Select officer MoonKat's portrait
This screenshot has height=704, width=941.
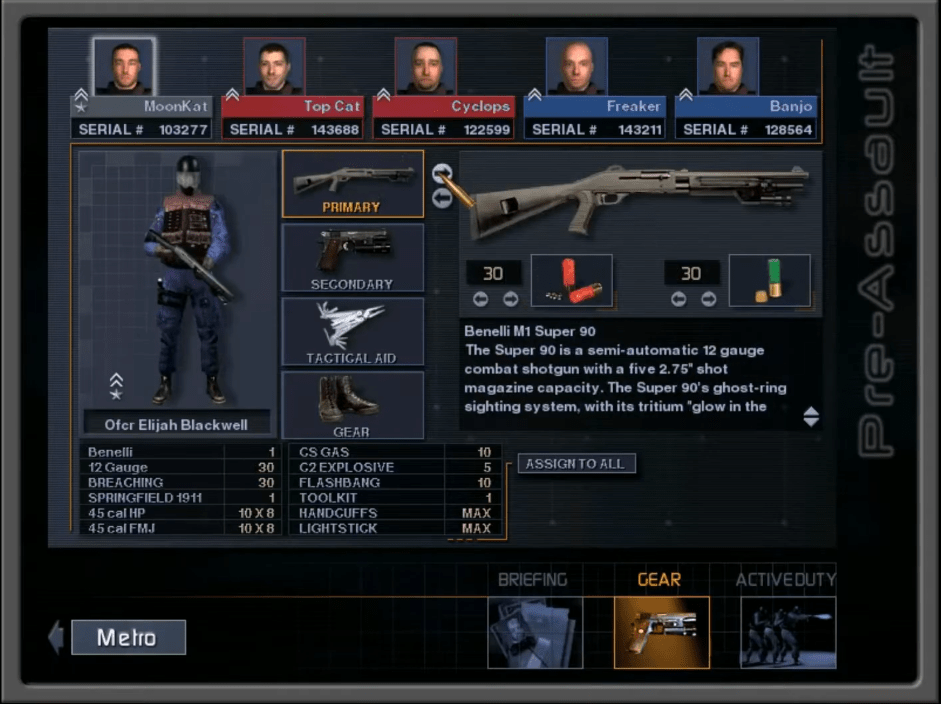(x=124, y=66)
